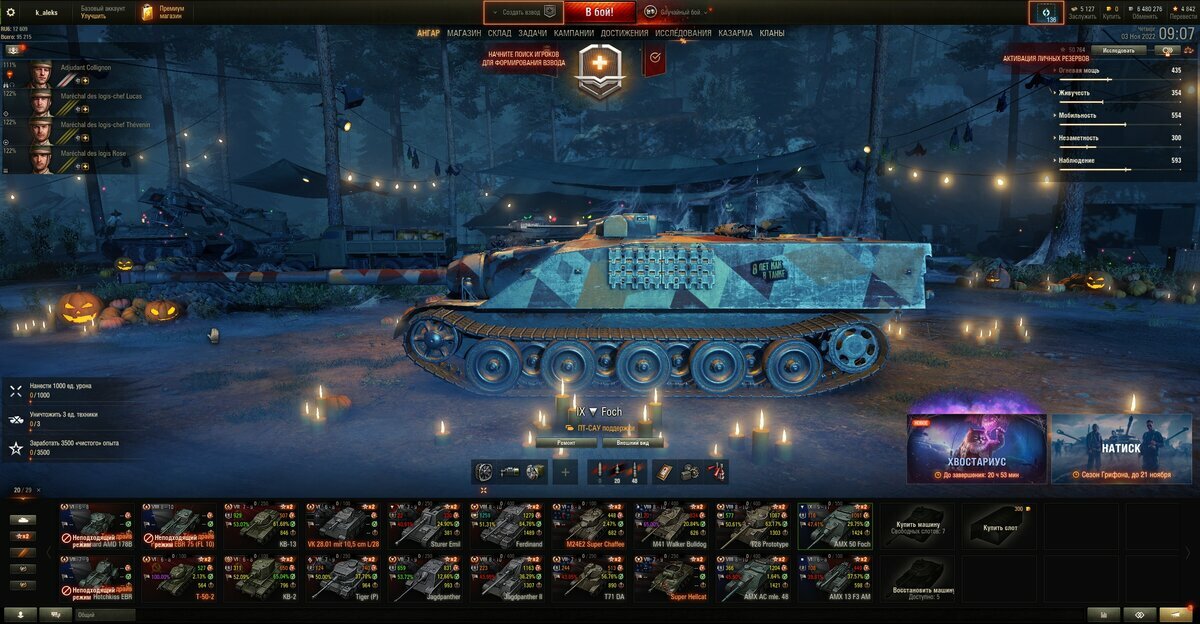Open the КАМПАНИИ tab
Screen dimensions: 1200x624
574,33
